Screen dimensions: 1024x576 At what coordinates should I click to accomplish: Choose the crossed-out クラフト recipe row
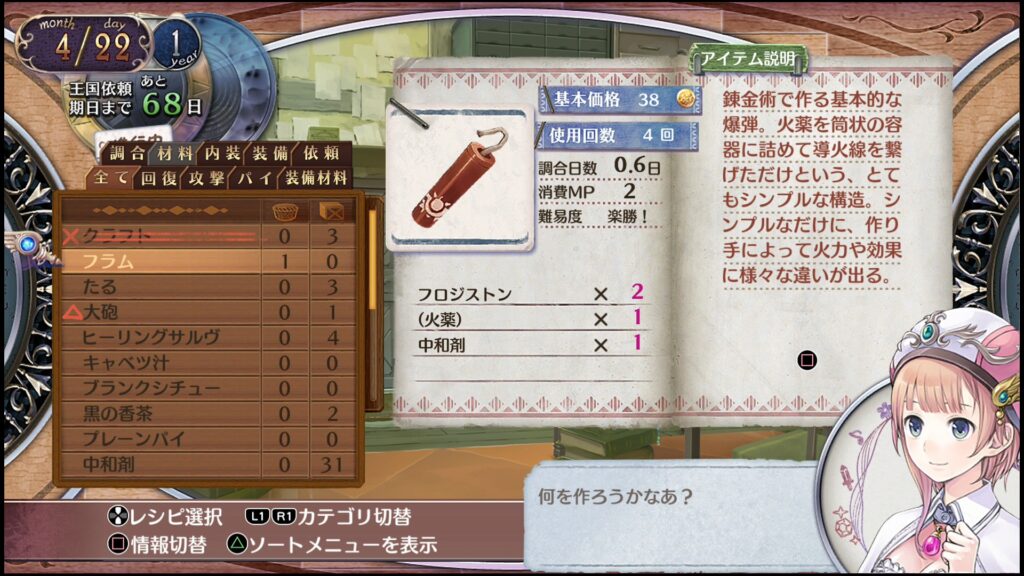(160, 236)
